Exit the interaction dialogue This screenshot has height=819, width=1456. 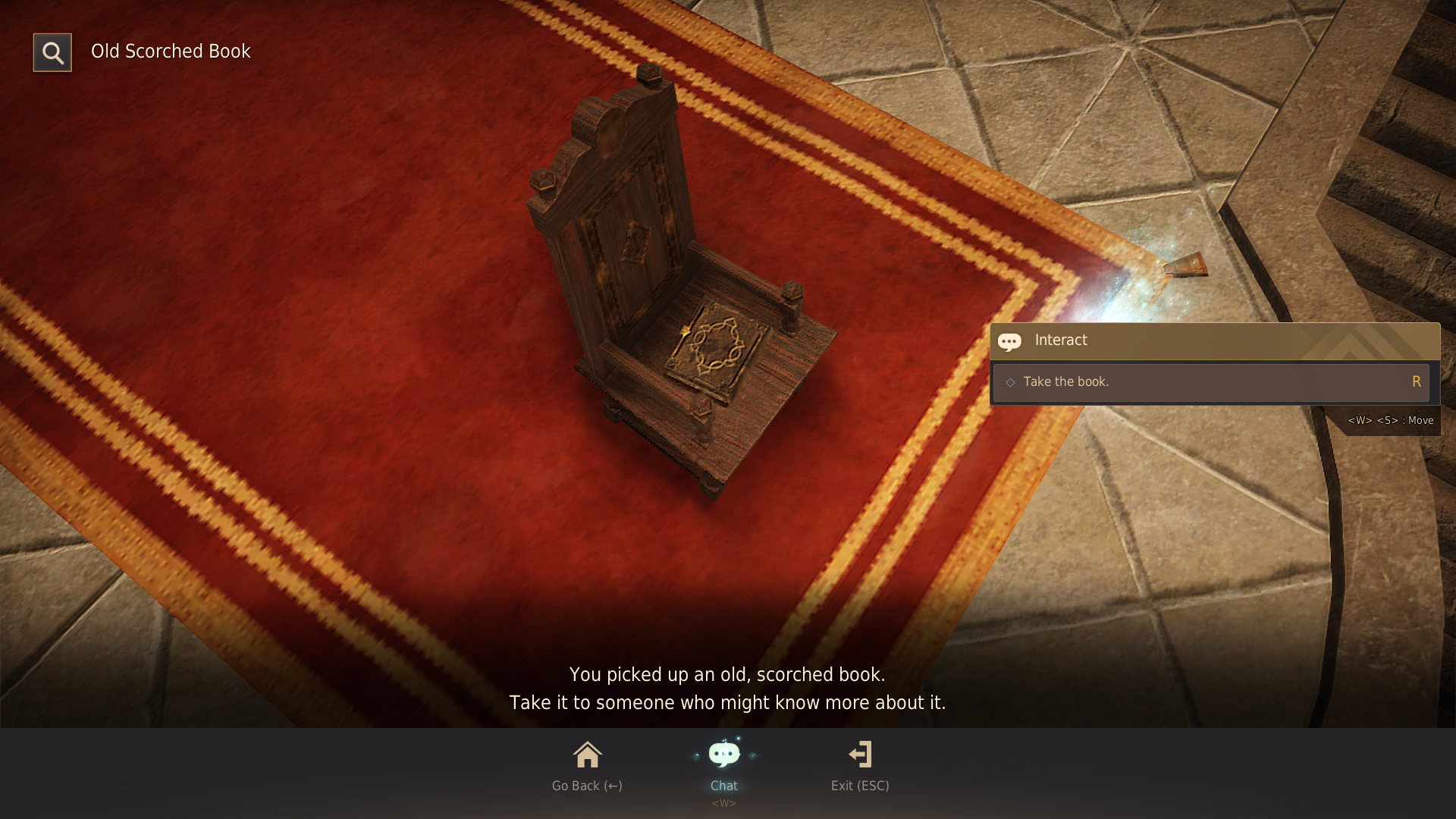point(860,764)
